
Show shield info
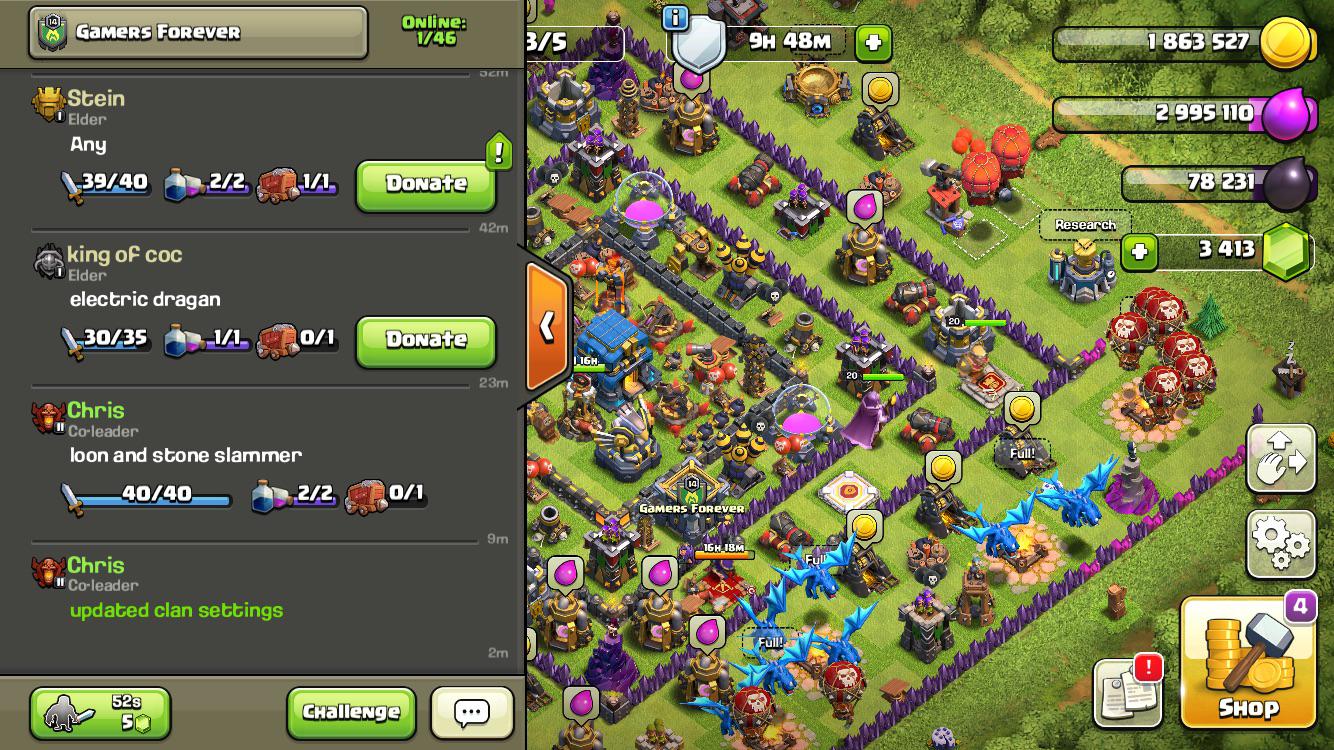[676, 17]
